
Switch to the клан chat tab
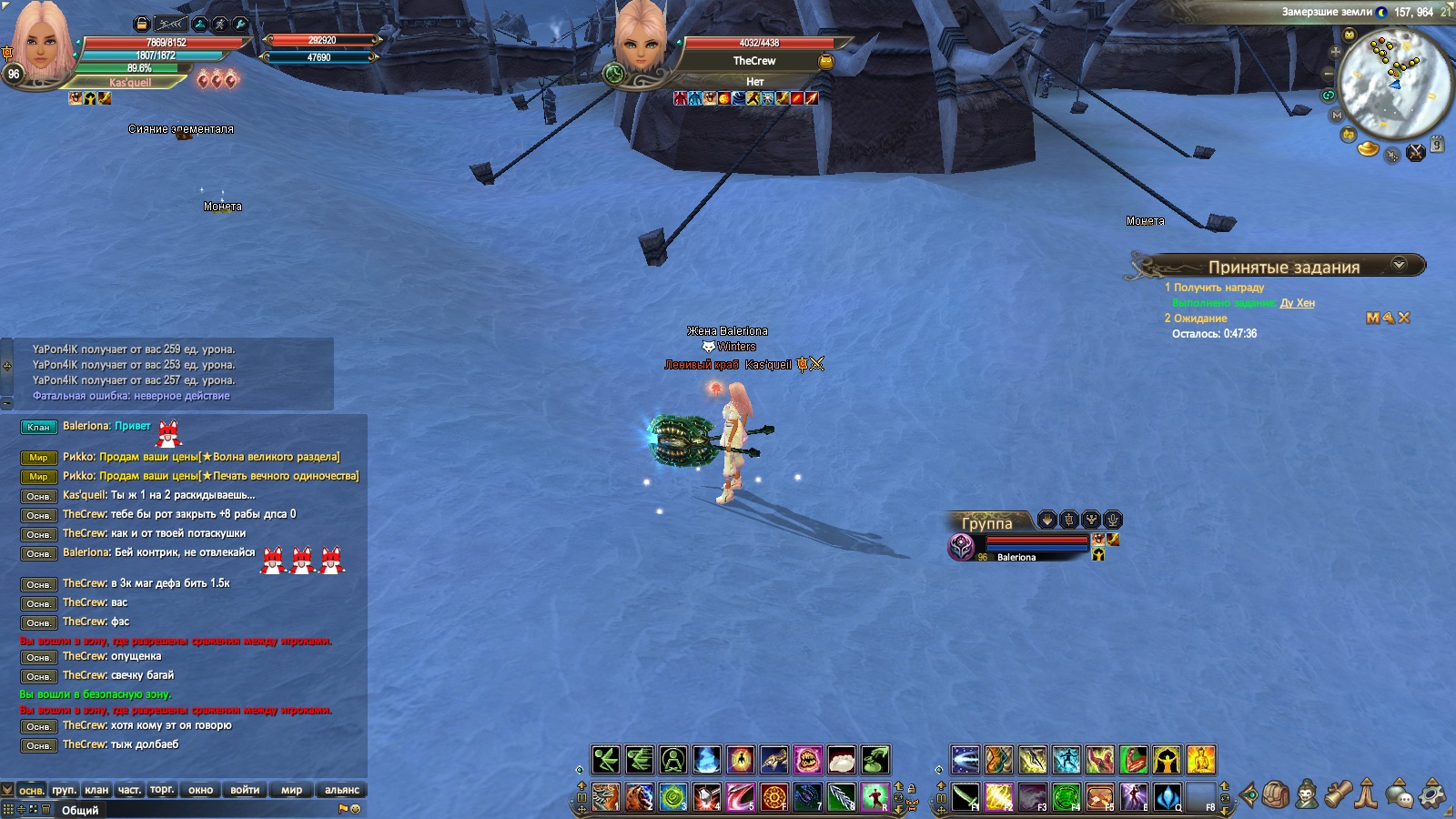[96, 790]
